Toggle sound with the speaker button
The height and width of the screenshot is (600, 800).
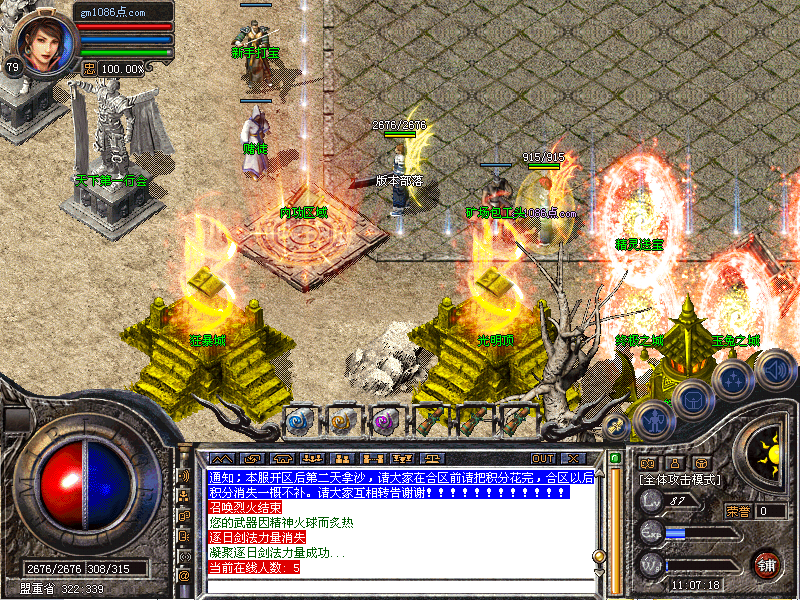point(774,370)
